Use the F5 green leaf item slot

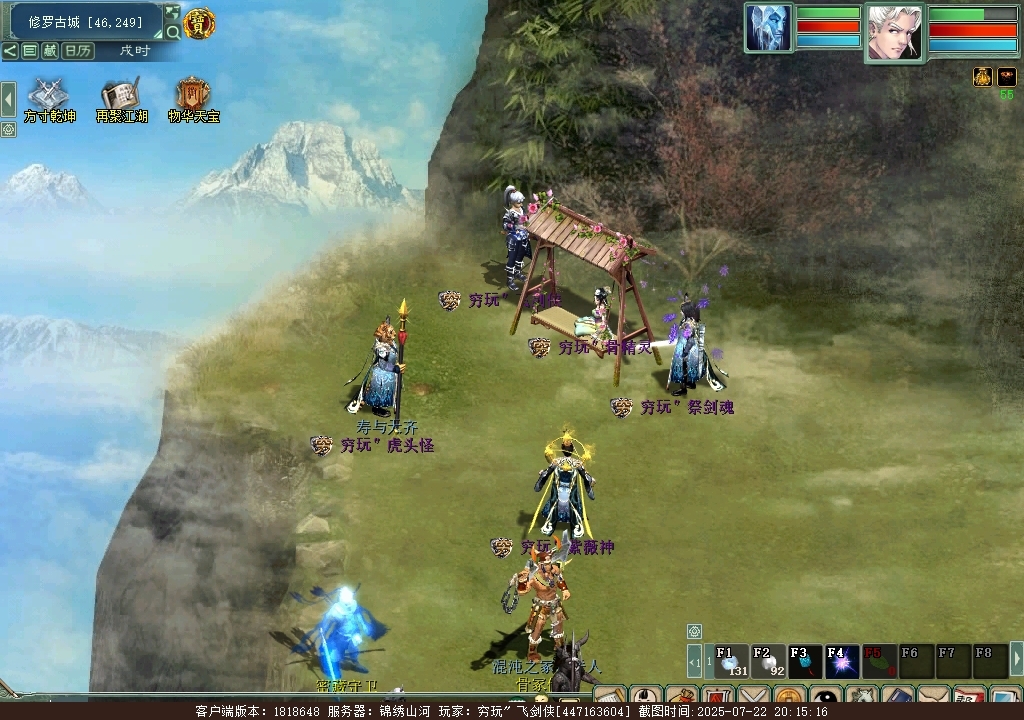coord(879,661)
